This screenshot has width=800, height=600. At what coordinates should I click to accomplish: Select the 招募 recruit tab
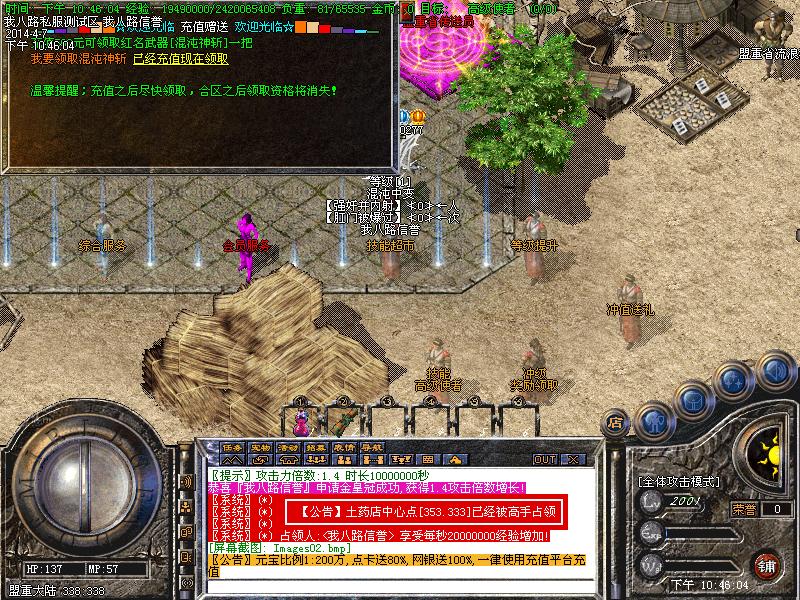point(317,447)
